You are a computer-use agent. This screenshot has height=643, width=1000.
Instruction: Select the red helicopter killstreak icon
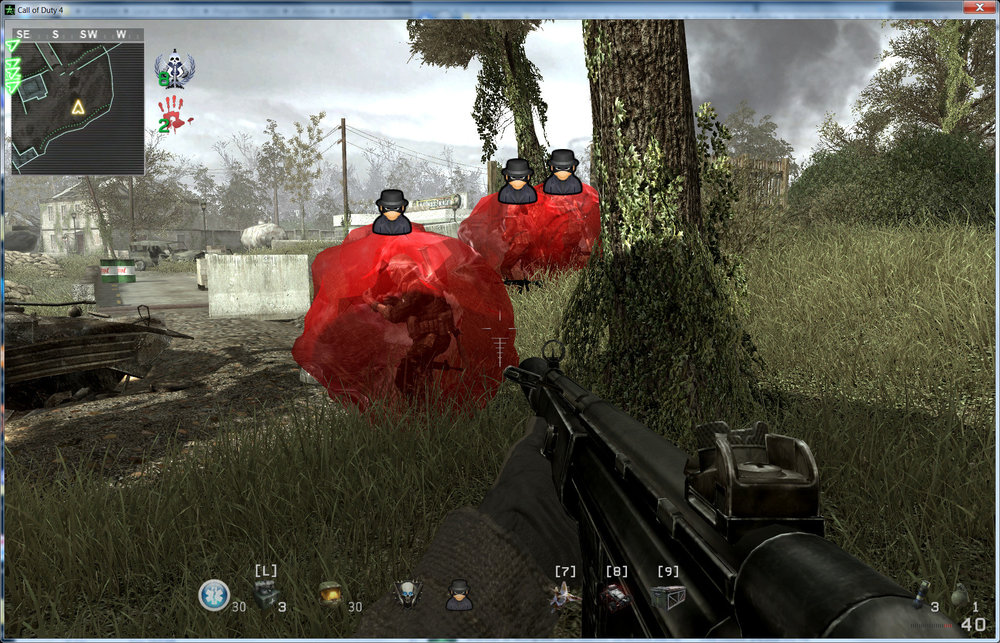[615, 596]
